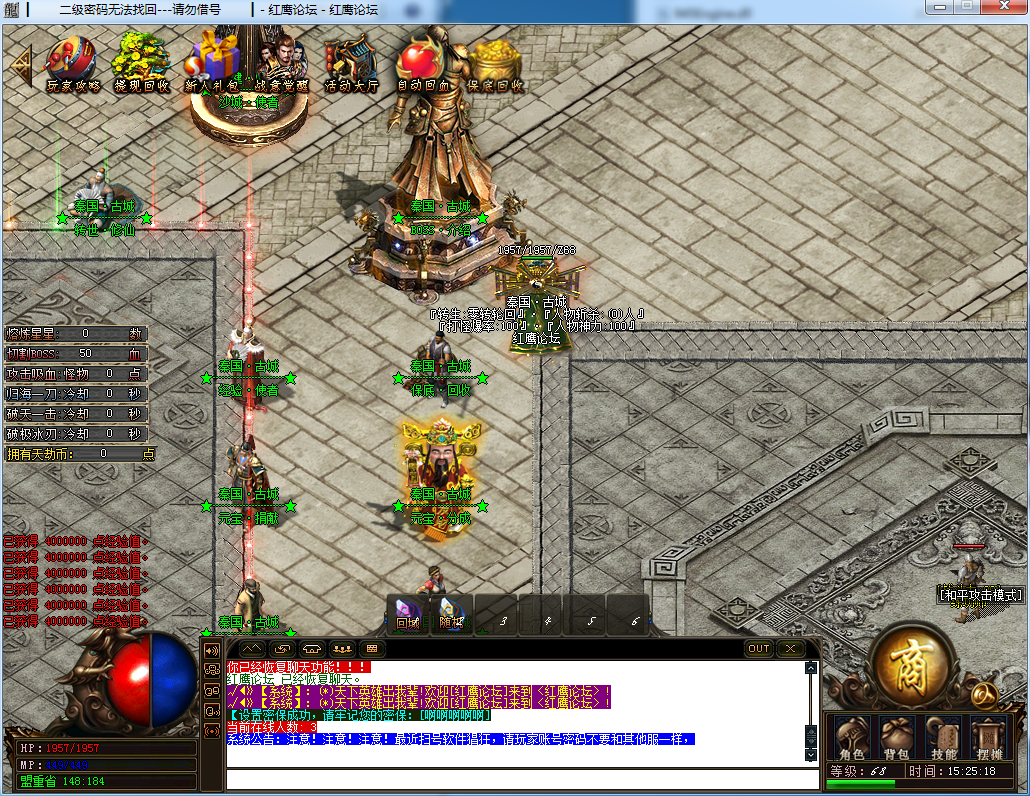Click the chat text input field
1030x796 pixels.
coord(520,780)
